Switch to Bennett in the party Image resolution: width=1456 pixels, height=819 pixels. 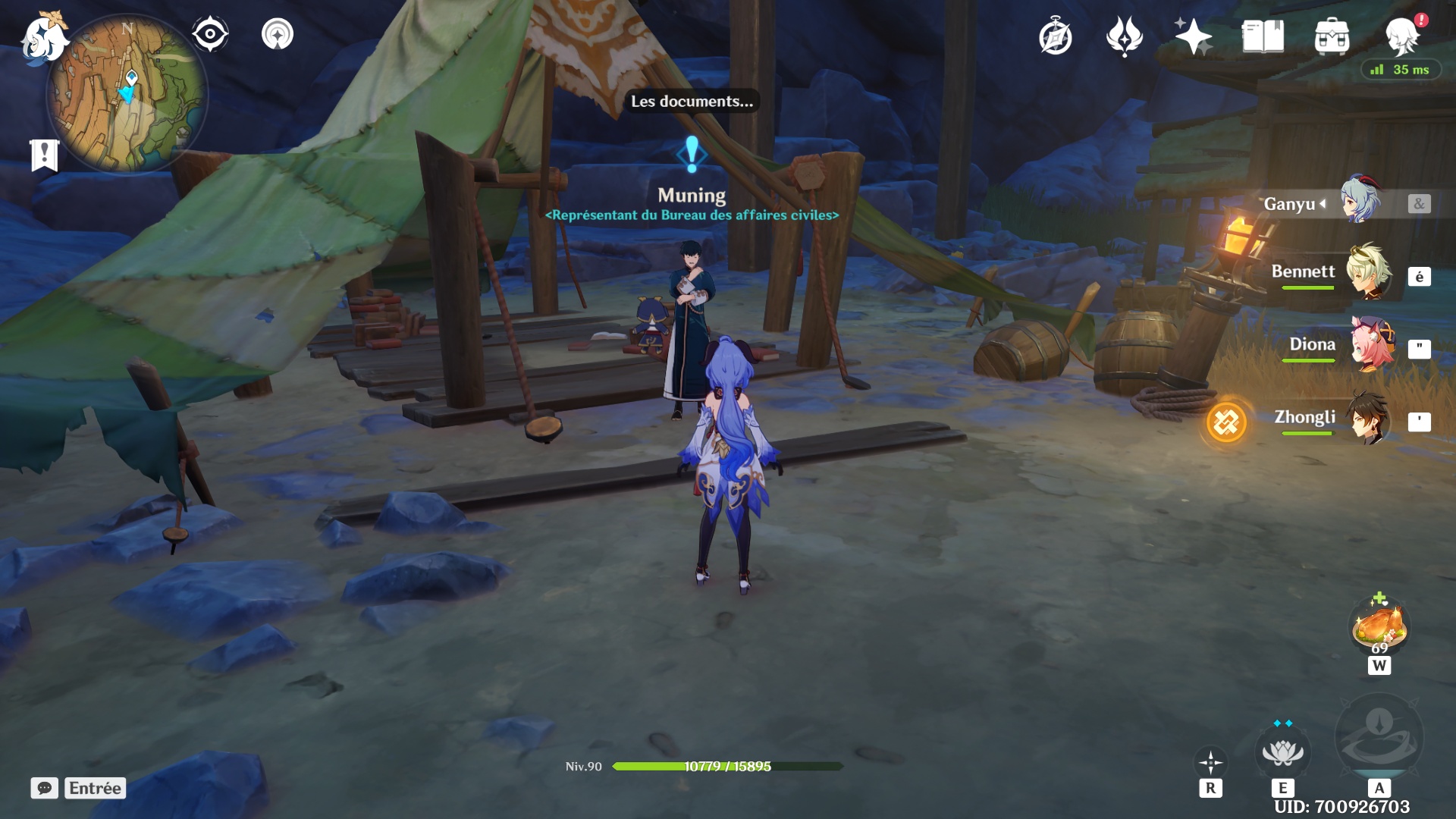click(x=1367, y=271)
